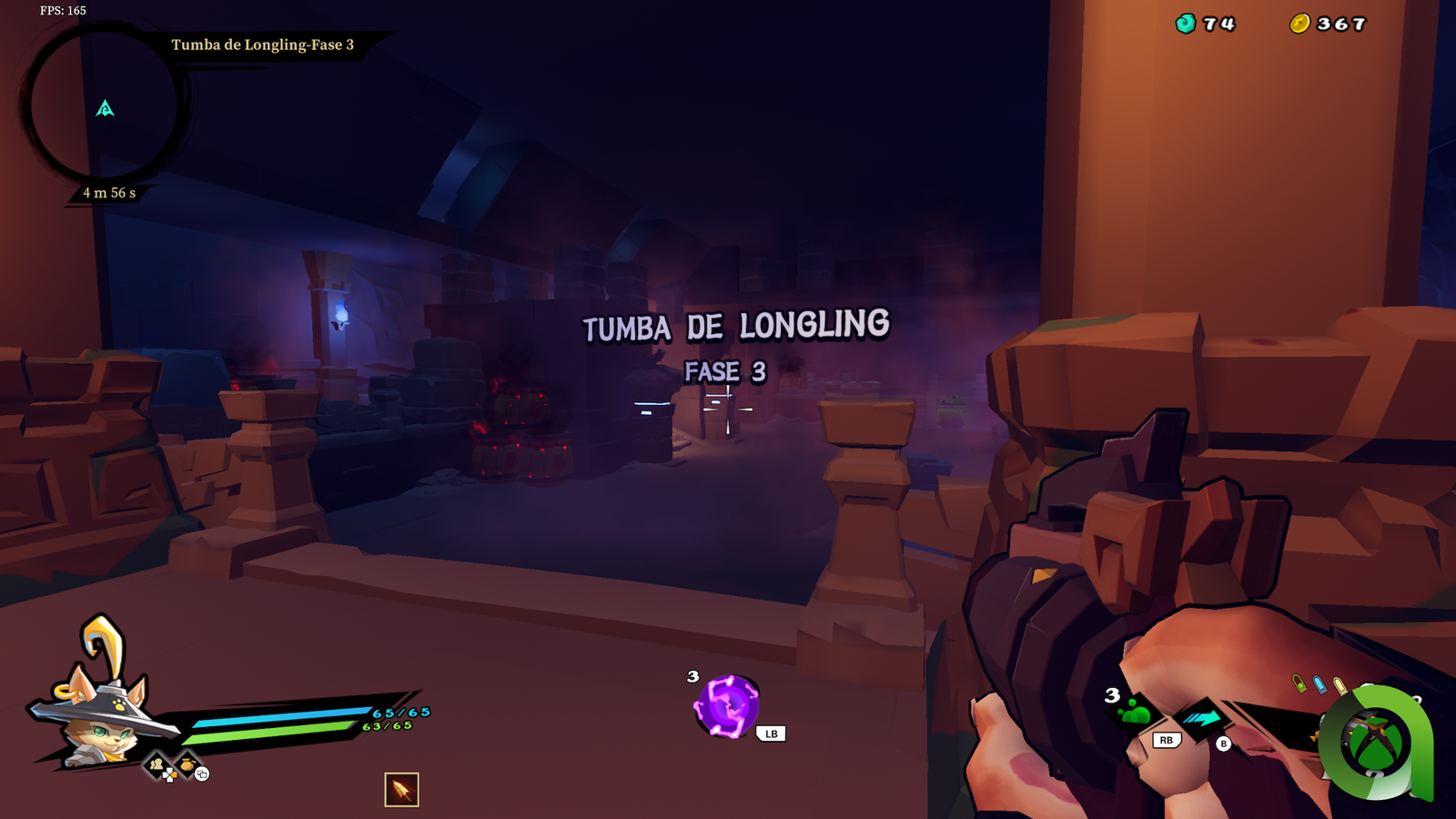The height and width of the screenshot is (819, 1456).
Task: Select the green ammo type icon
Action: click(1299, 682)
